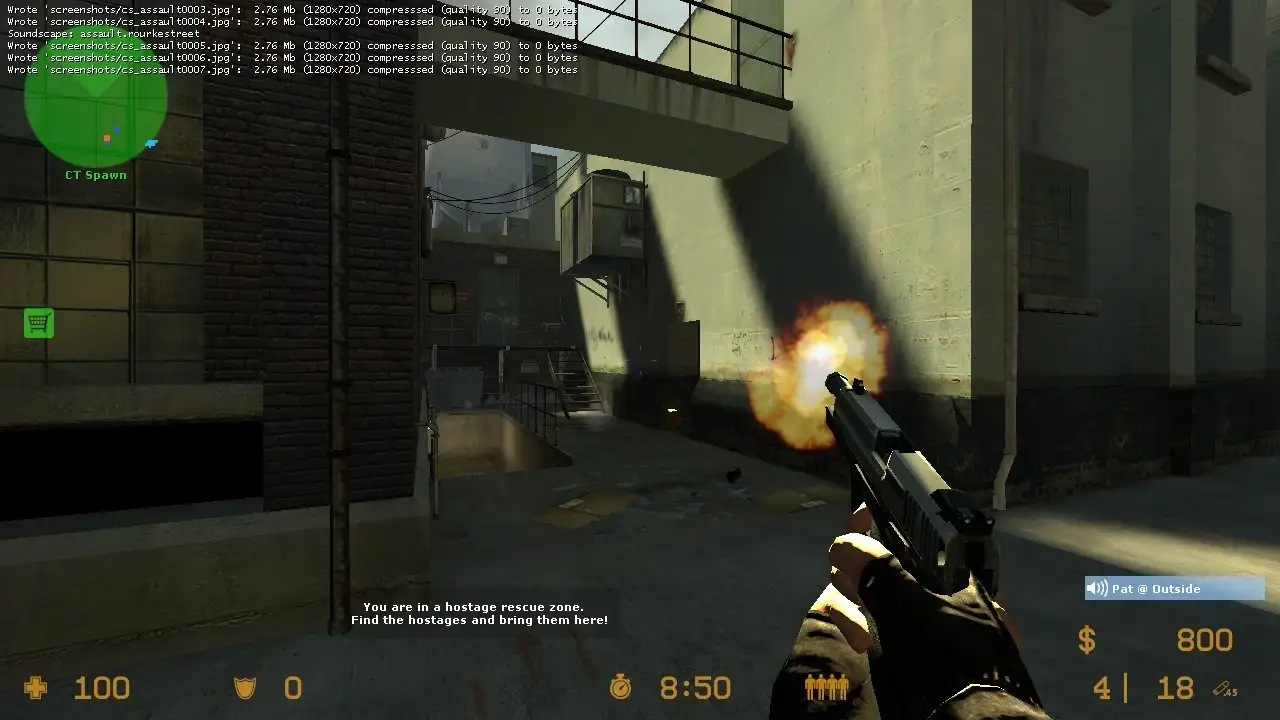The height and width of the screenshot is (720, 1280).
Task: Select the hostage count figures icon
Action: click(826, 688)
